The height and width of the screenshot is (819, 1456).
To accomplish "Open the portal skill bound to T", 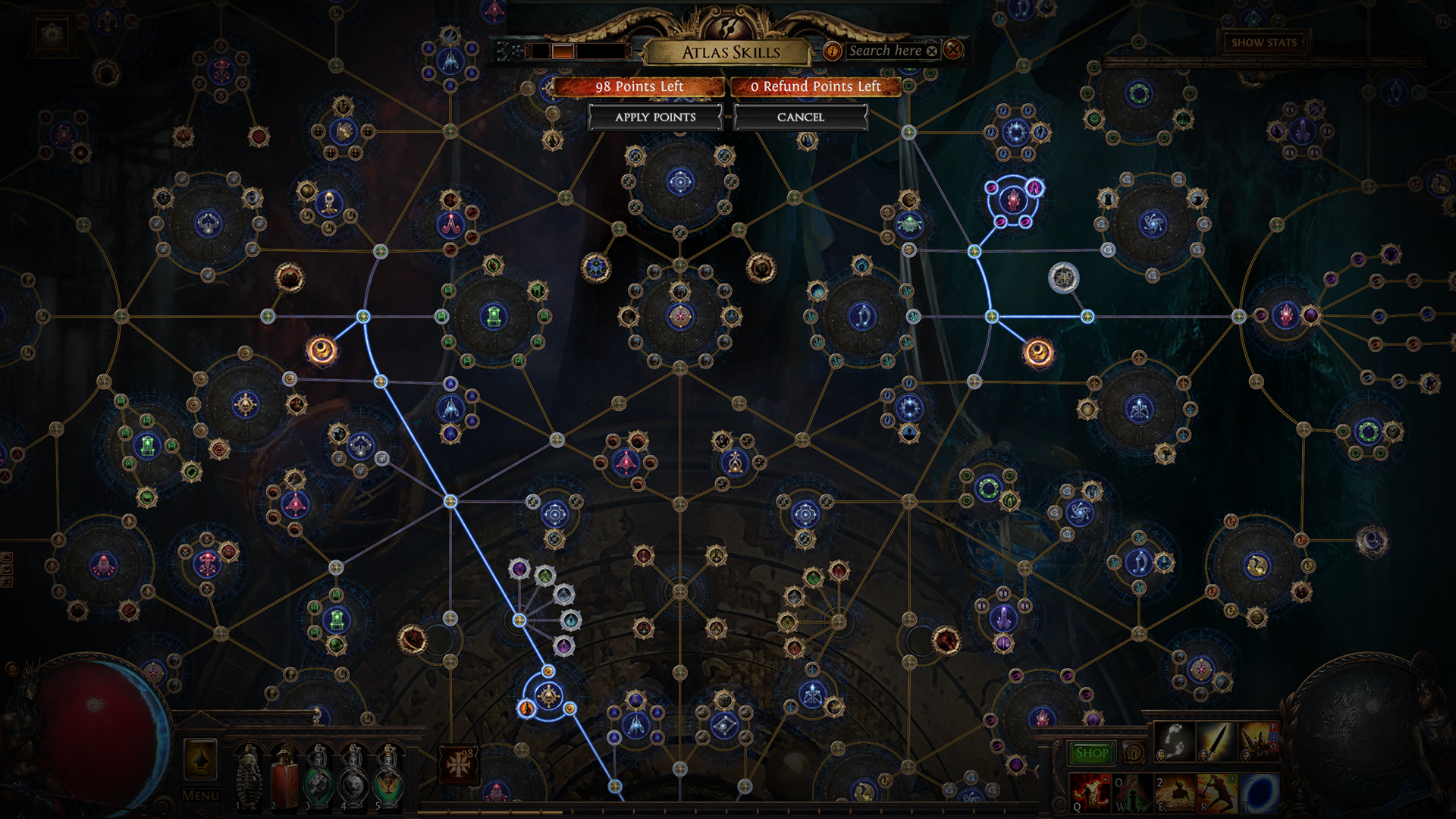I will 1257,793.
